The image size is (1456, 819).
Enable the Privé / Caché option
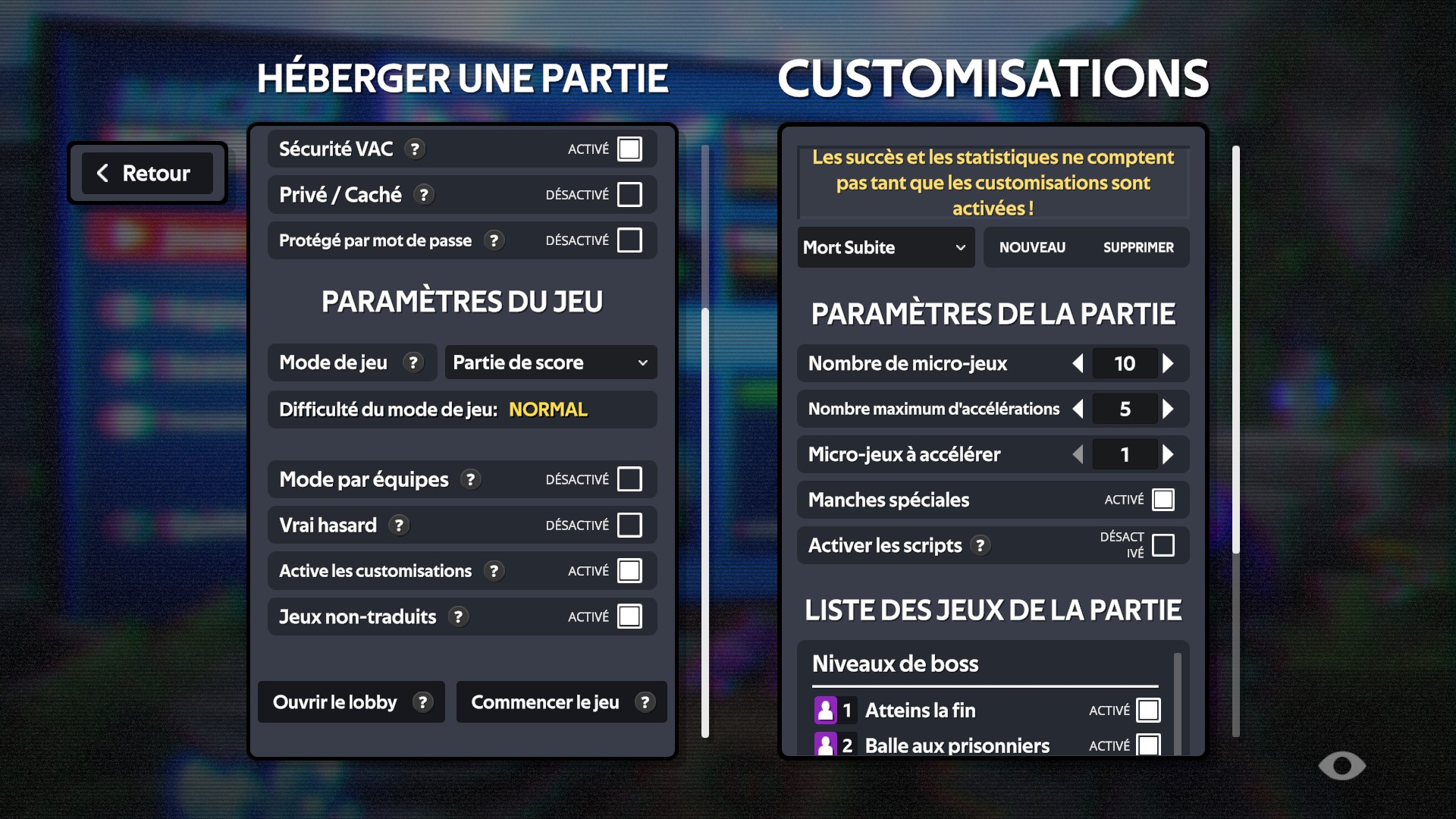click(630, 194)
